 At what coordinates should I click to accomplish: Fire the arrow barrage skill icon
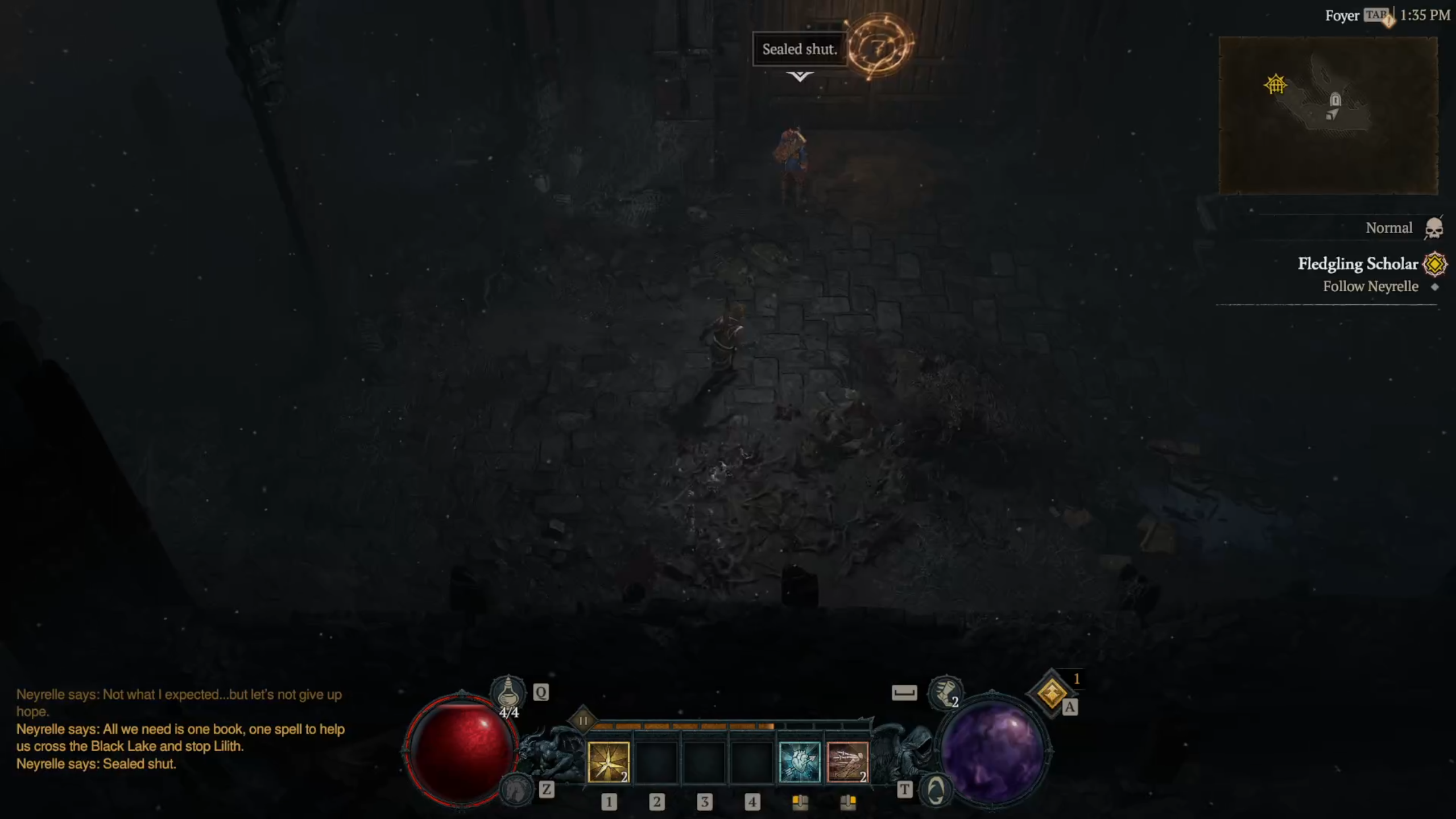(x=847, y=762)
